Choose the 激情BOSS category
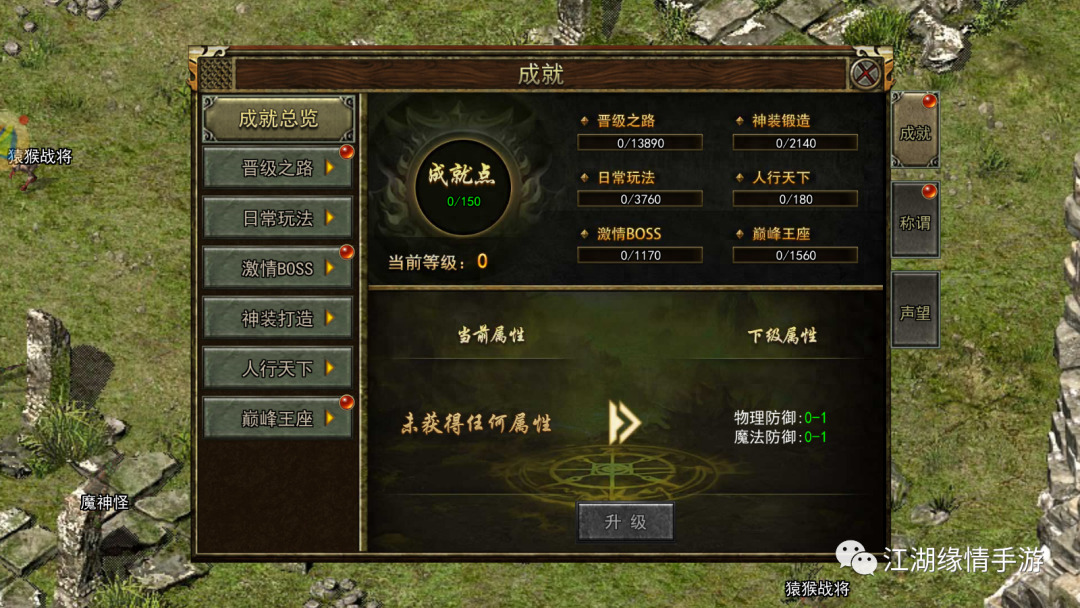The height and width of the screenshot is (608, 1080). [x=278, y=268]
